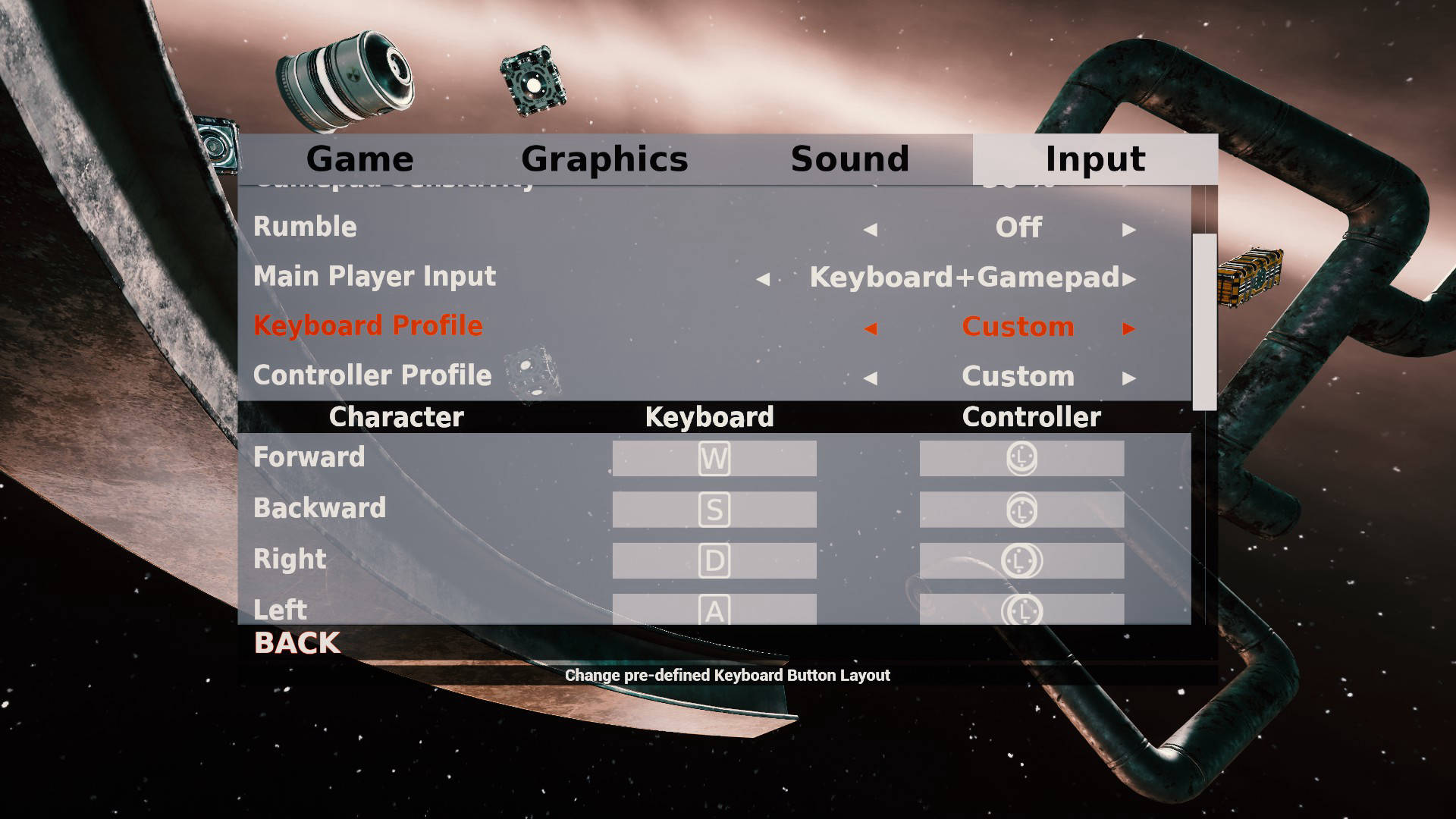The width and height of the screenshot is (1456, 819).
Task: Cycle Main Player Input to next option
Action: click(1129, 279)
